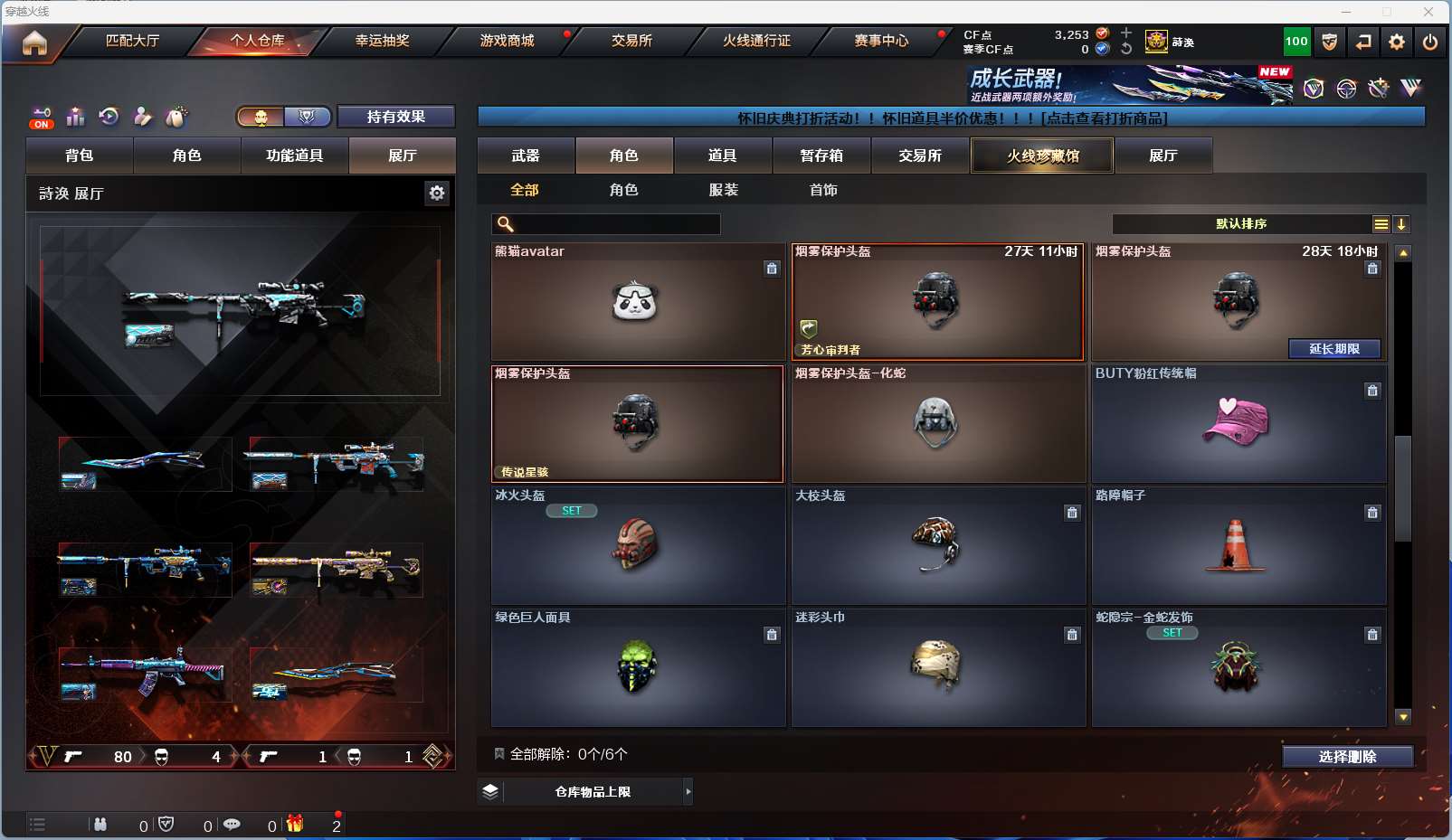The image size is (1452, 840).
Task: Open showroom settings gear
Action: click(x=437, y=193)
